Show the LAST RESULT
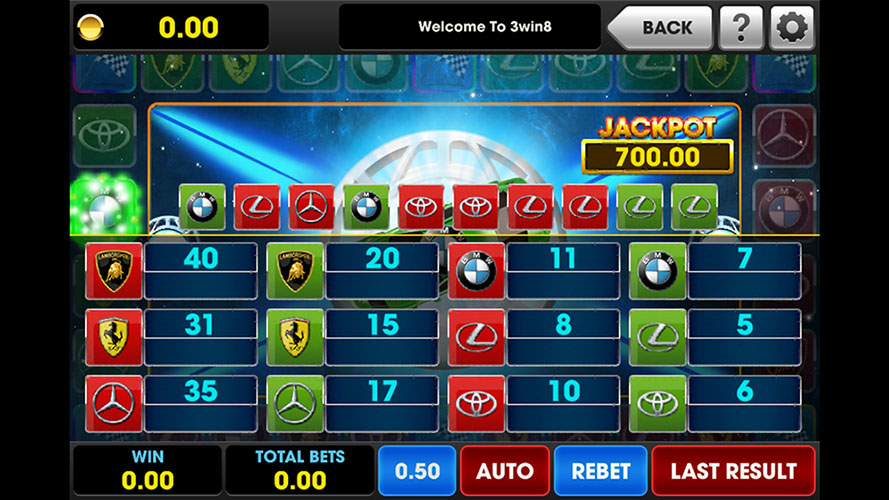The height and width of the screenshot is (500, 889). (733, 470)
